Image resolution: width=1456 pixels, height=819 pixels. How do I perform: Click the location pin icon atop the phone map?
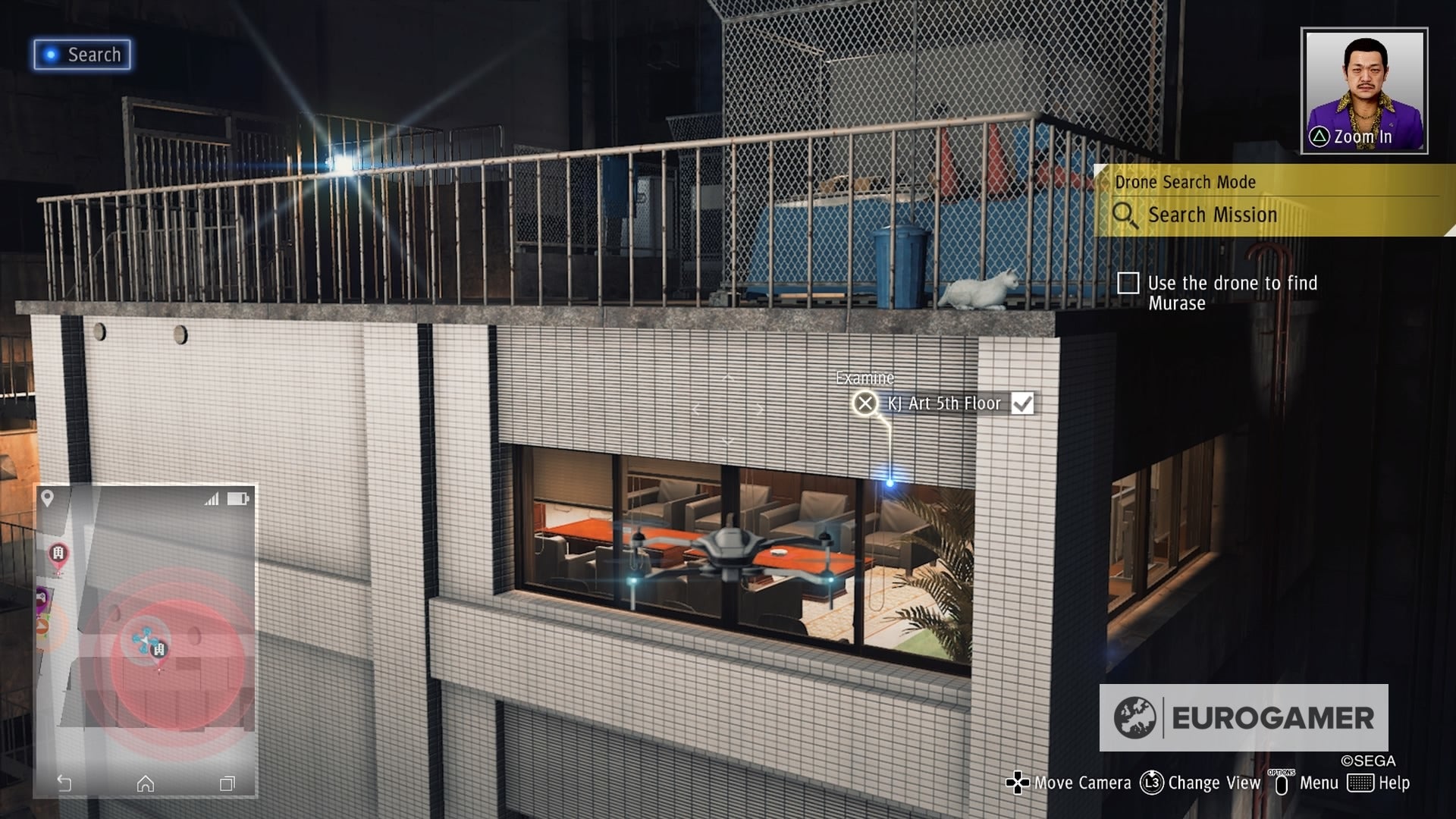pyautogui.click(x=48, y=497)
